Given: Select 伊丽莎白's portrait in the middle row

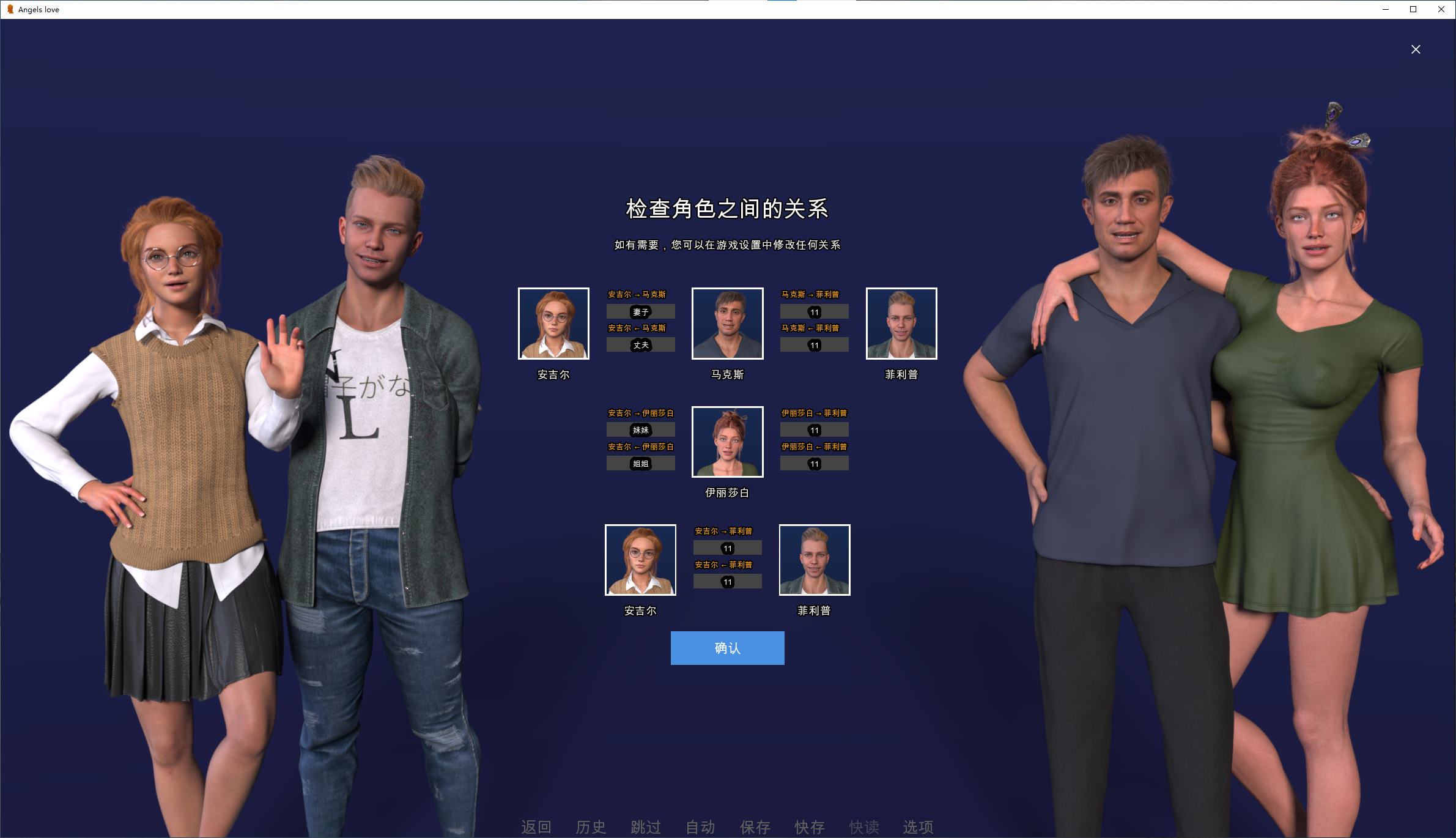Looking at the screenshot, I should point(727,442).
